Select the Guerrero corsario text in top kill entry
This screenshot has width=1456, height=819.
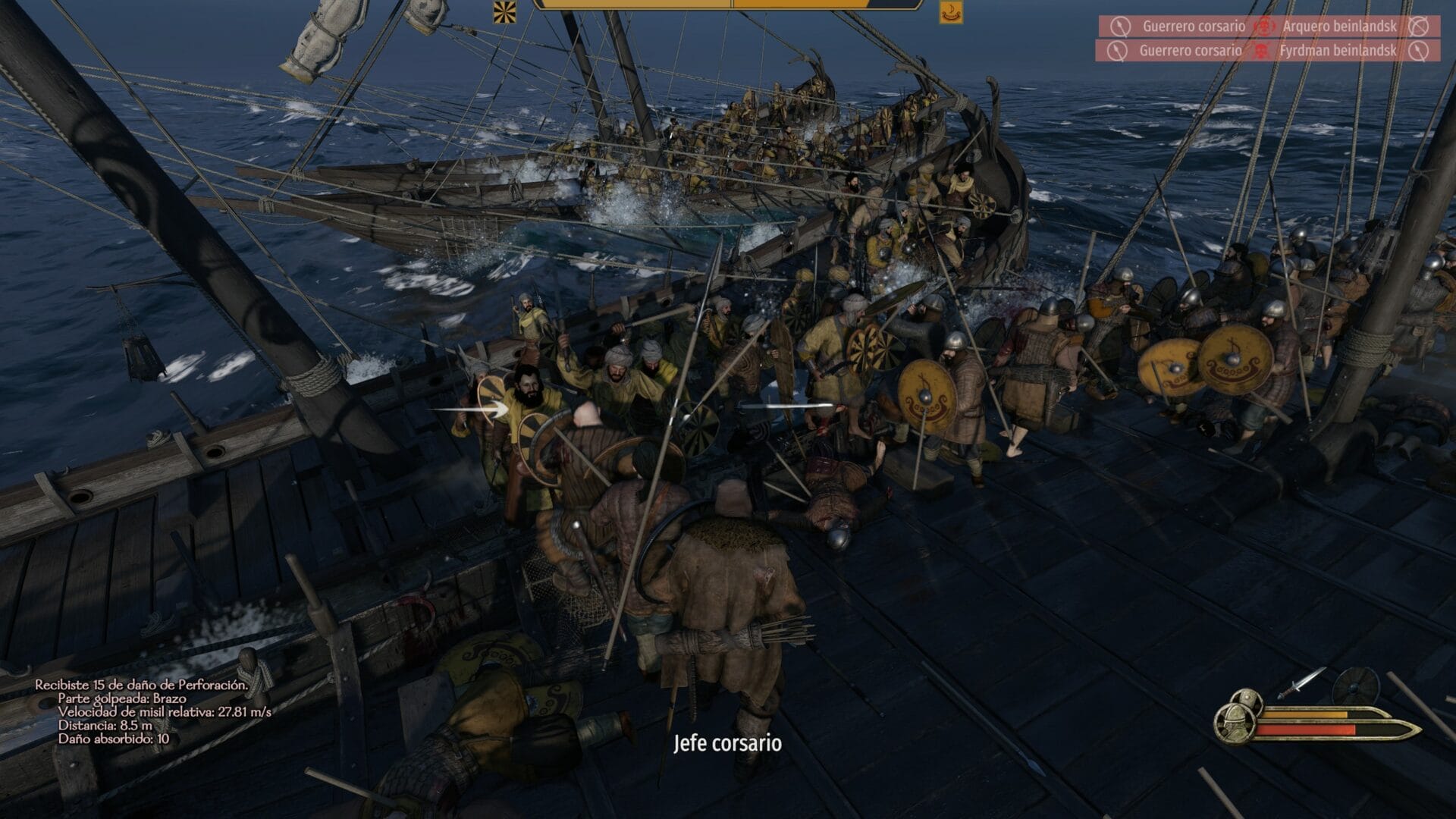[1195, 24]
